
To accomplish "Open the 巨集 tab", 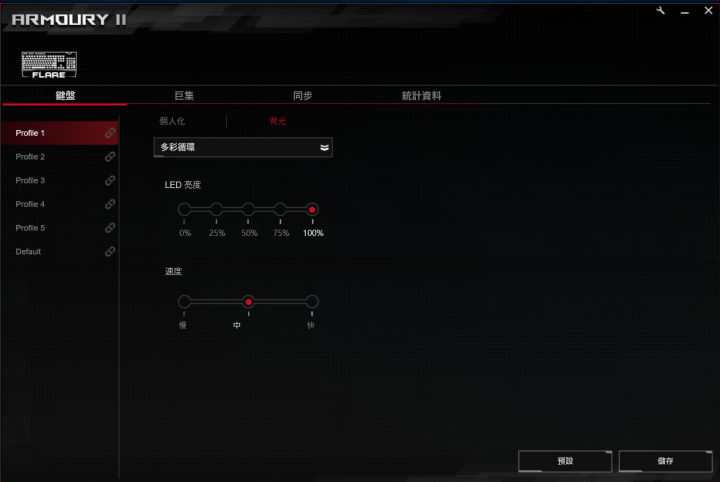I will pos(184,96).
